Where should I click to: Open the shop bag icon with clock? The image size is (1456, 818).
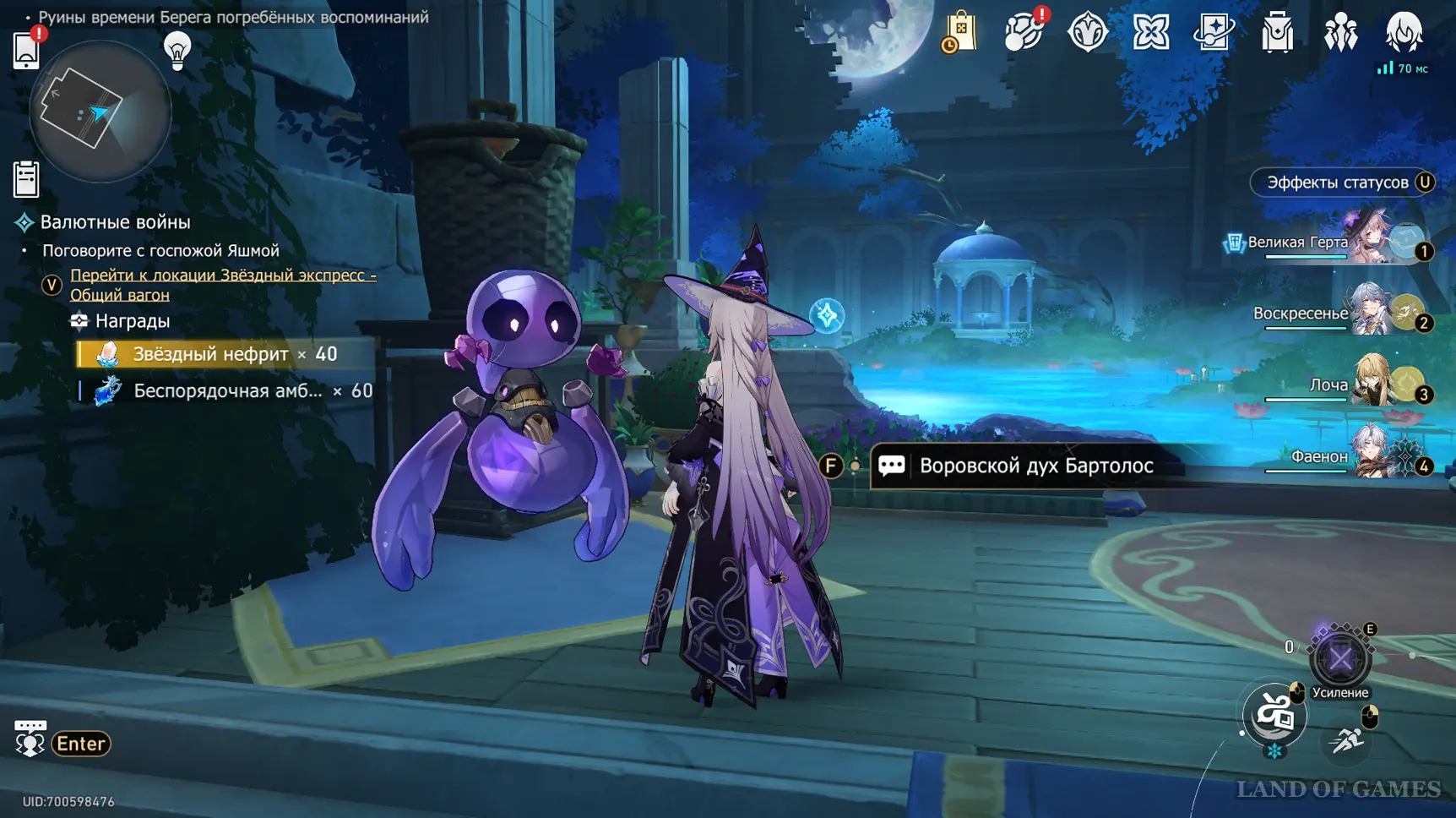[959, 33]
